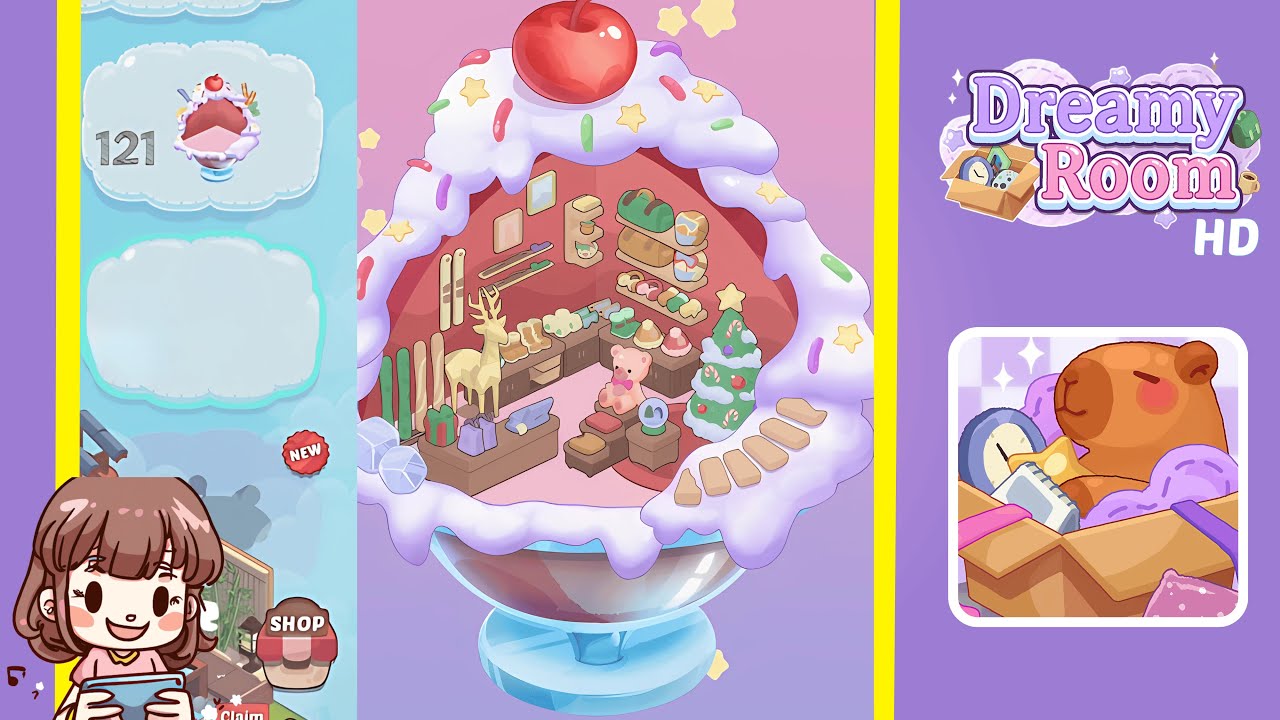
Task: Open the Shop storefront icon
Action: tap(297, 638)
